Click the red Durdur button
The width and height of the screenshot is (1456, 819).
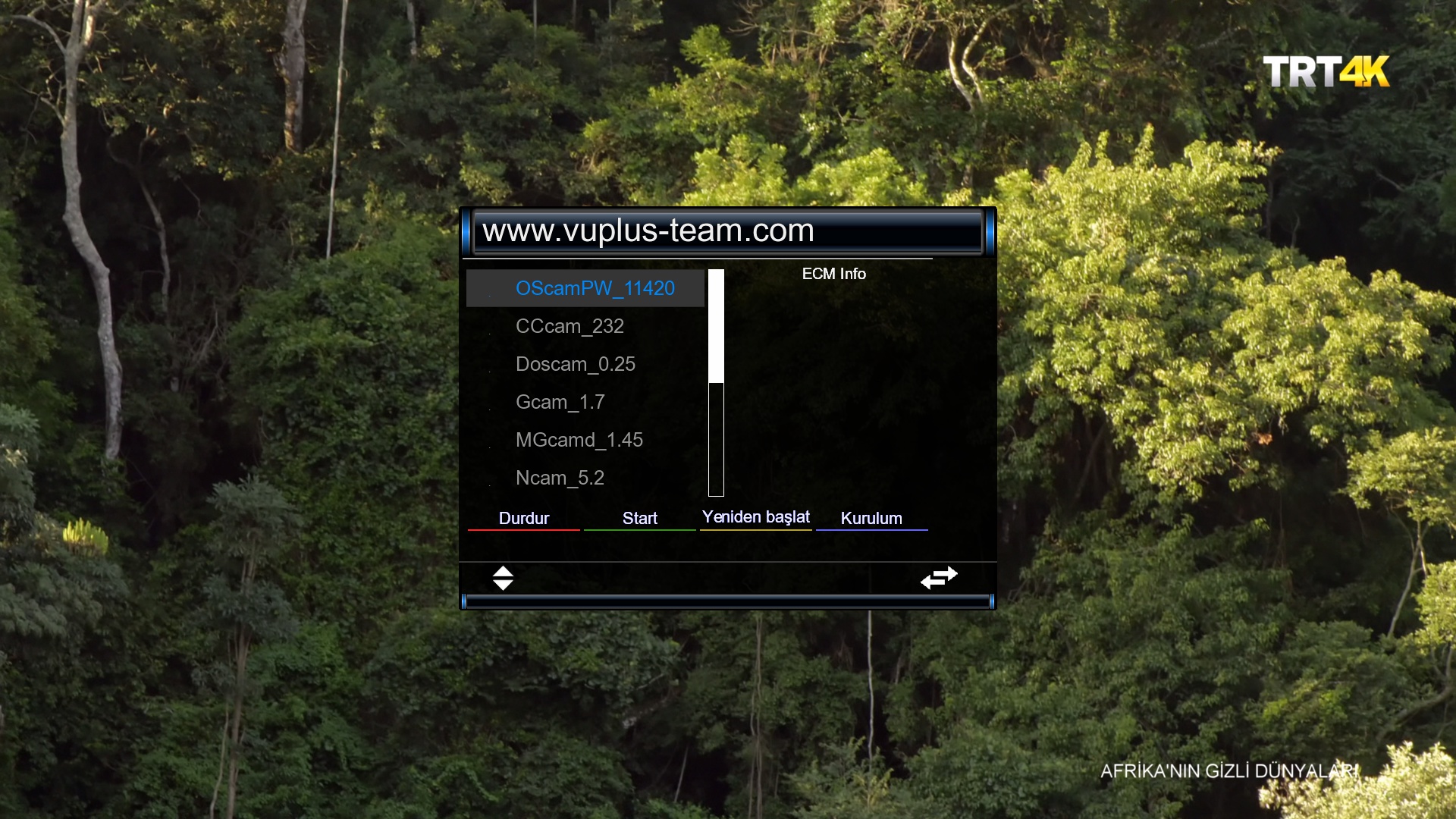point(524,518)
